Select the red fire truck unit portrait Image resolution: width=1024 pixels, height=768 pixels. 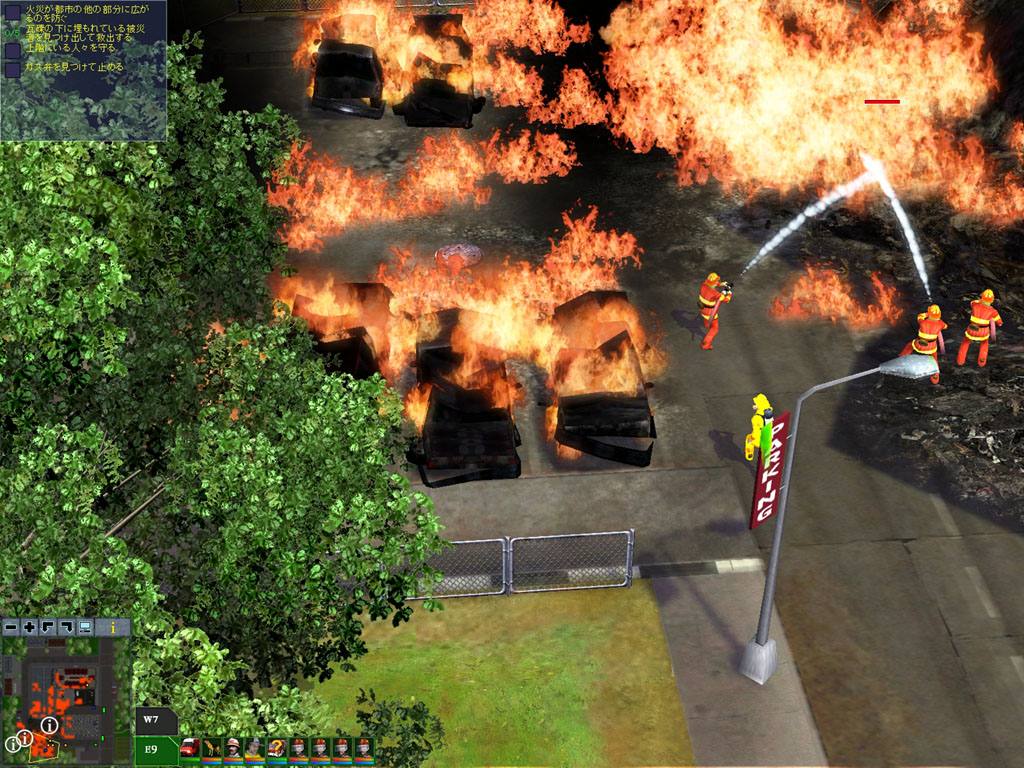pyautogui.click(x=189, y=748)
